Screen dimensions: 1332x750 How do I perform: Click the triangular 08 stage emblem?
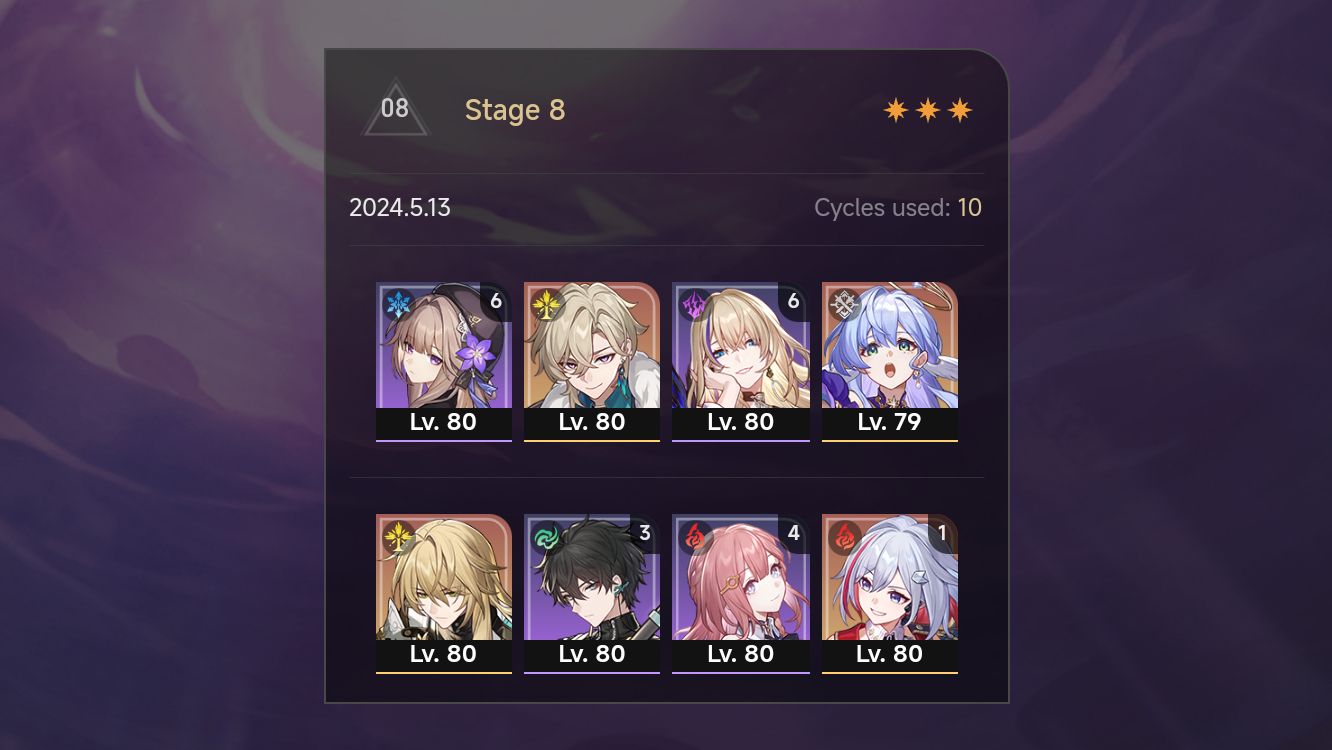pyautogui.click(x=395, y=108)
